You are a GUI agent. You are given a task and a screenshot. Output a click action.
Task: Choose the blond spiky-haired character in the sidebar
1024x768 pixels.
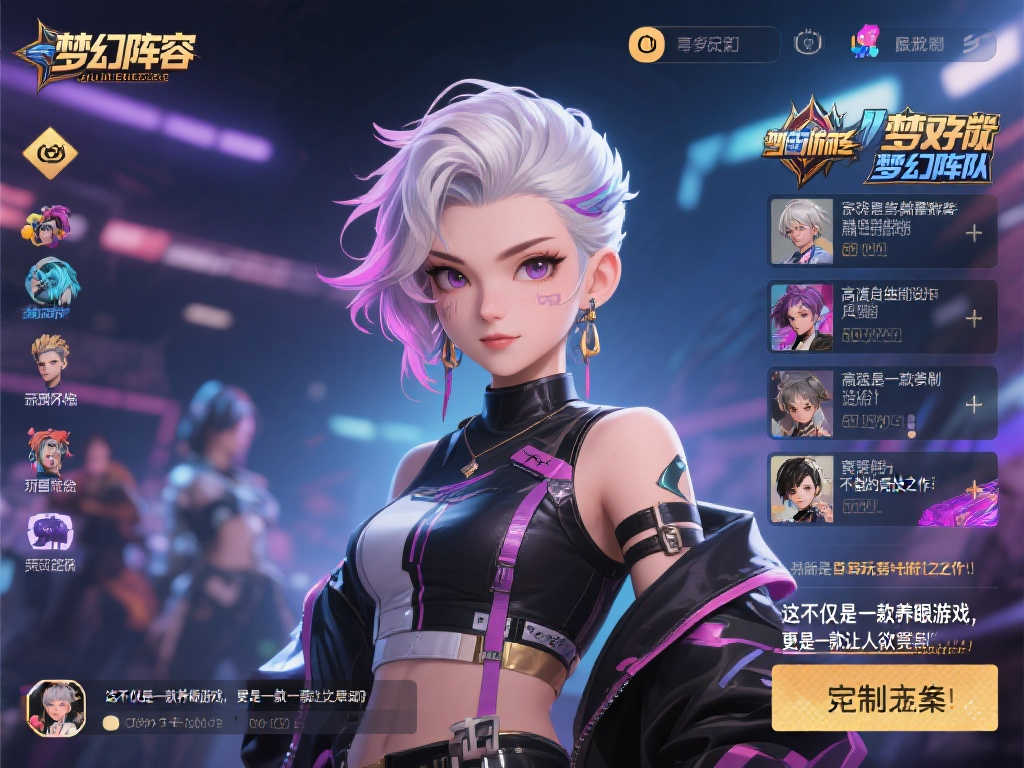(50, 361)
